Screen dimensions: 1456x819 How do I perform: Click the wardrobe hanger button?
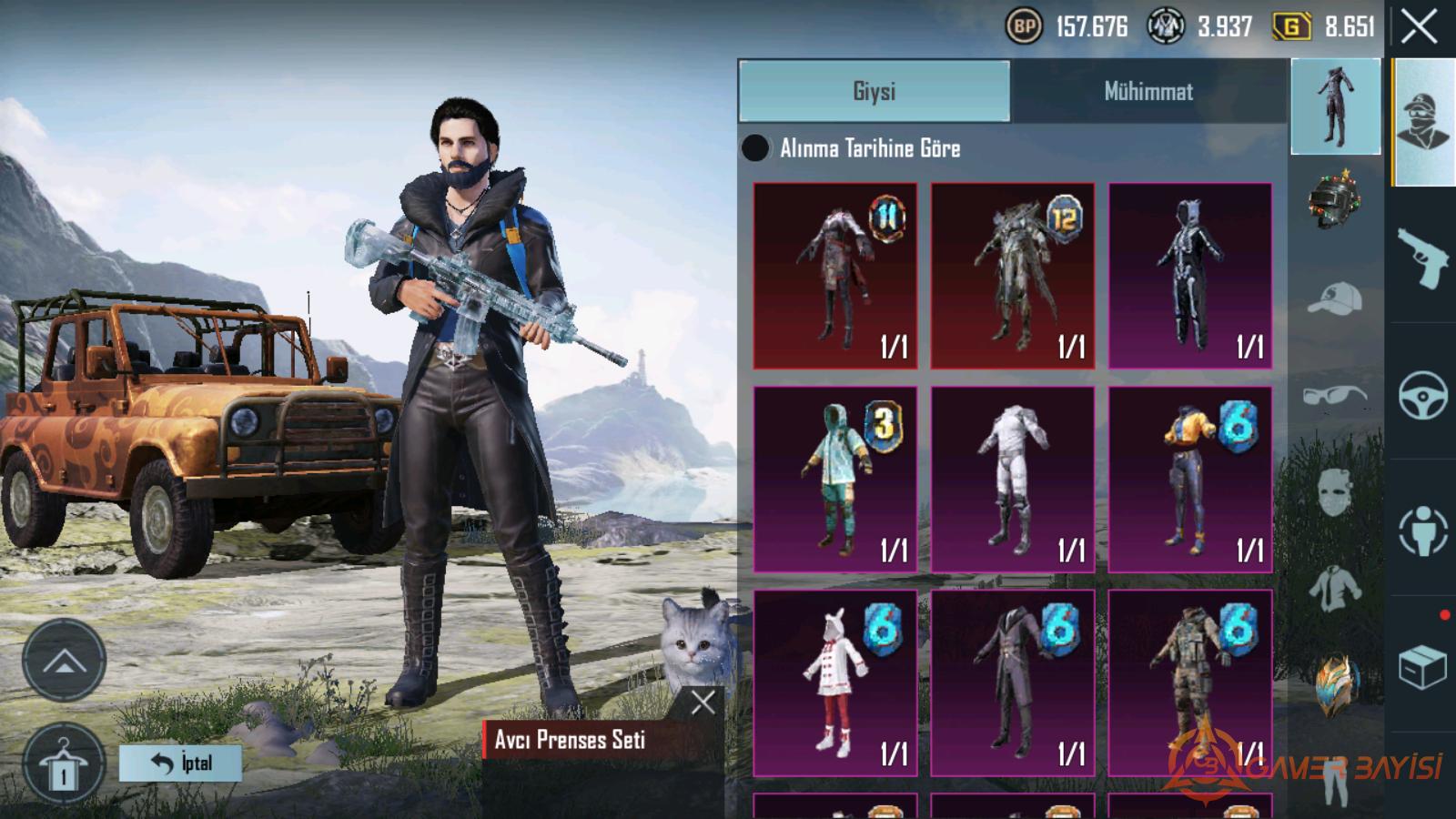63,764
